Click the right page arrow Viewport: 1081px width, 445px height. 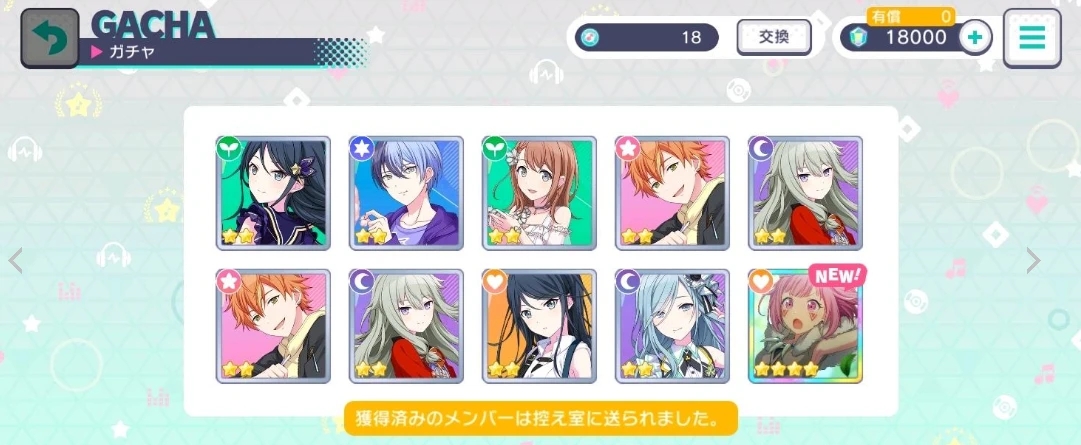(x=1033, y=261)
